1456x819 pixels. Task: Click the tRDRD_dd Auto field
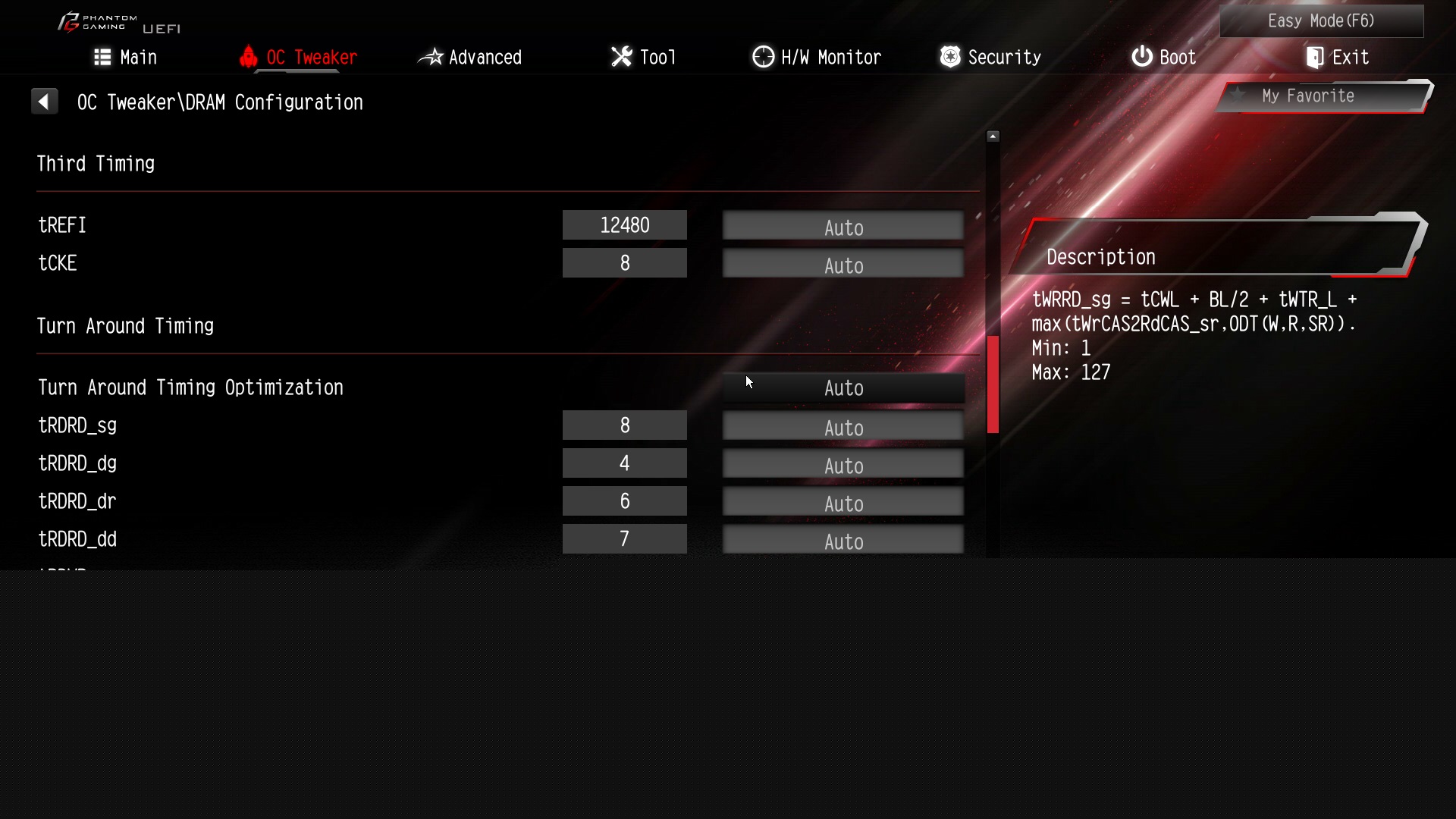[843, 541]
